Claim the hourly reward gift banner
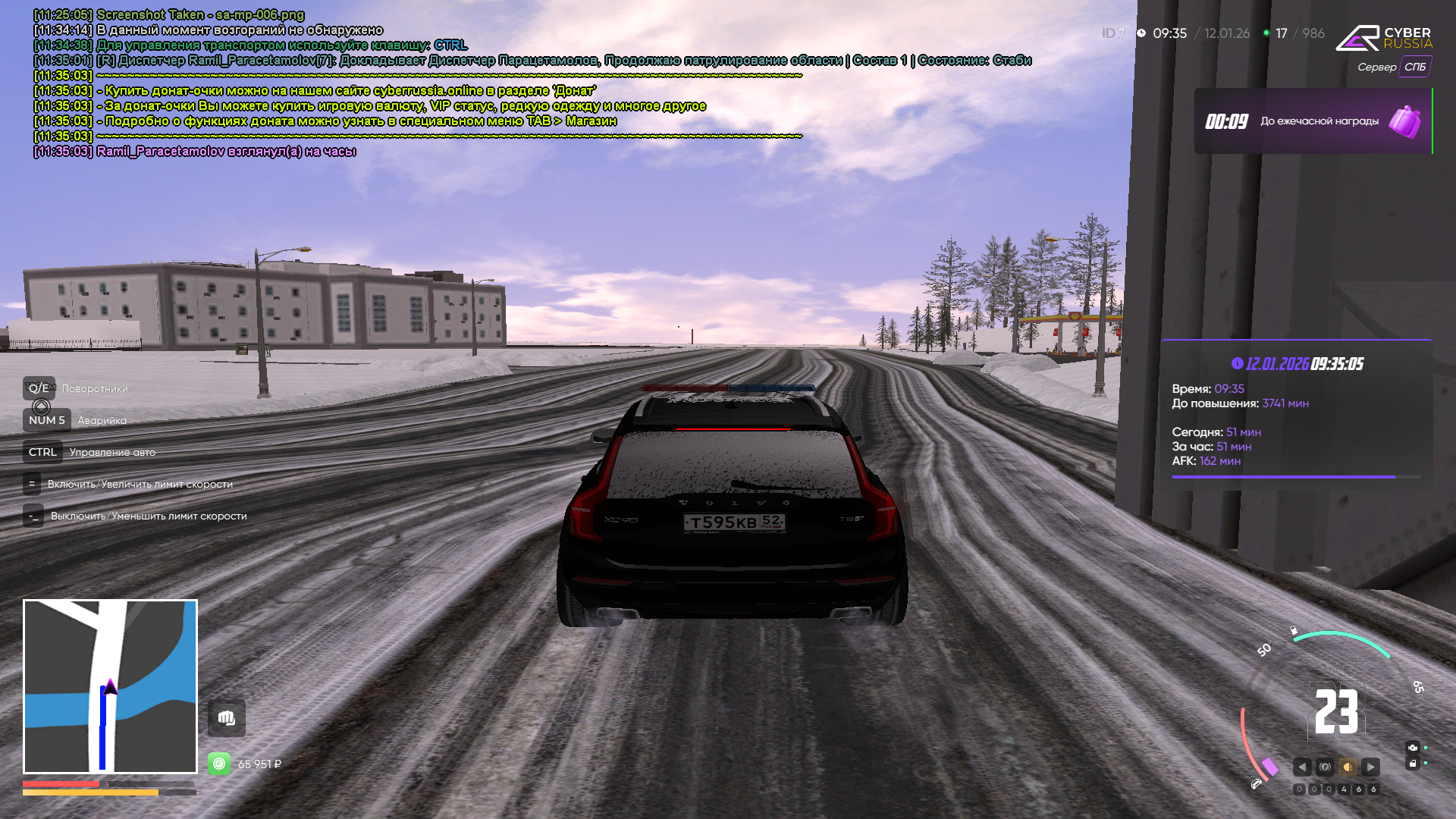 [1313, 121]
